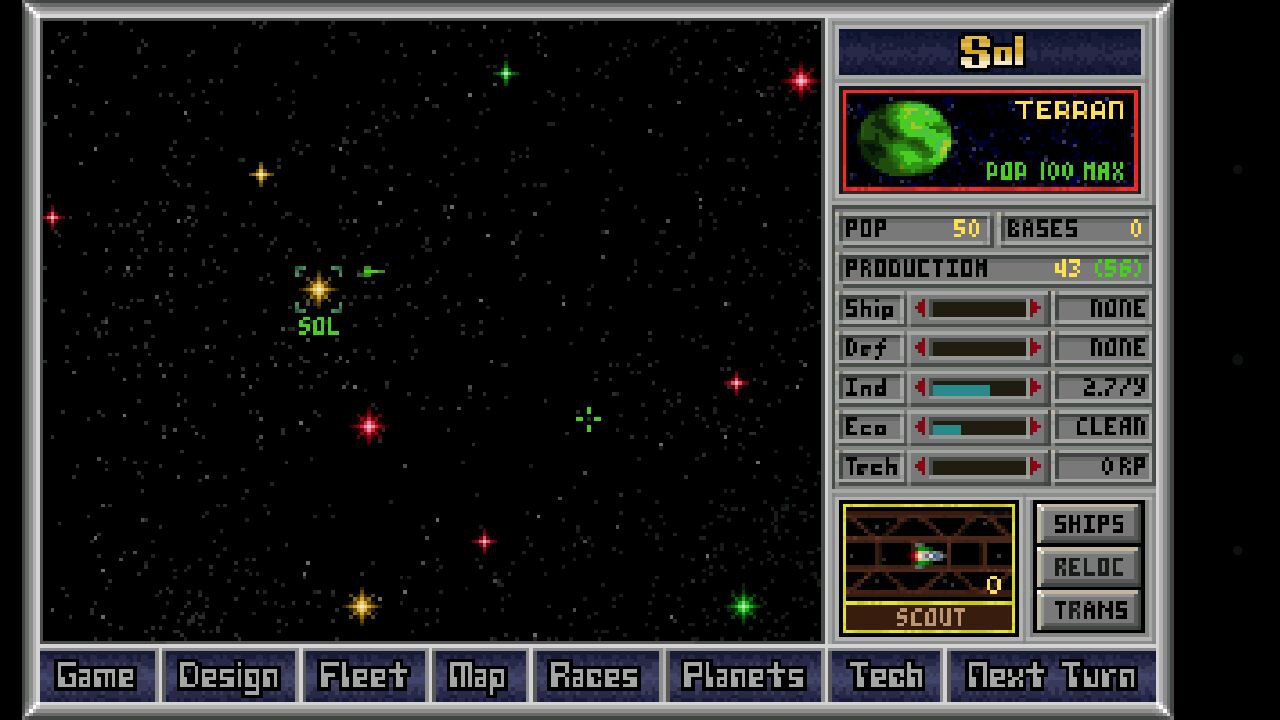Choose TRANS to transport colonists
Viewport: 1280px width, 720px height.
(x=1088, y=610)
